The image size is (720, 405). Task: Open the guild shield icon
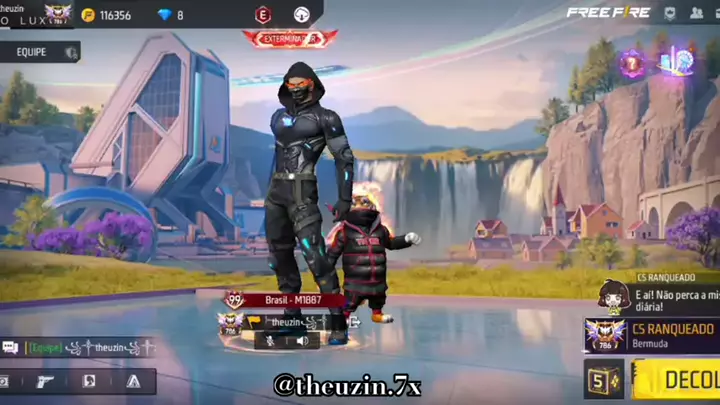tap(669, 13)
